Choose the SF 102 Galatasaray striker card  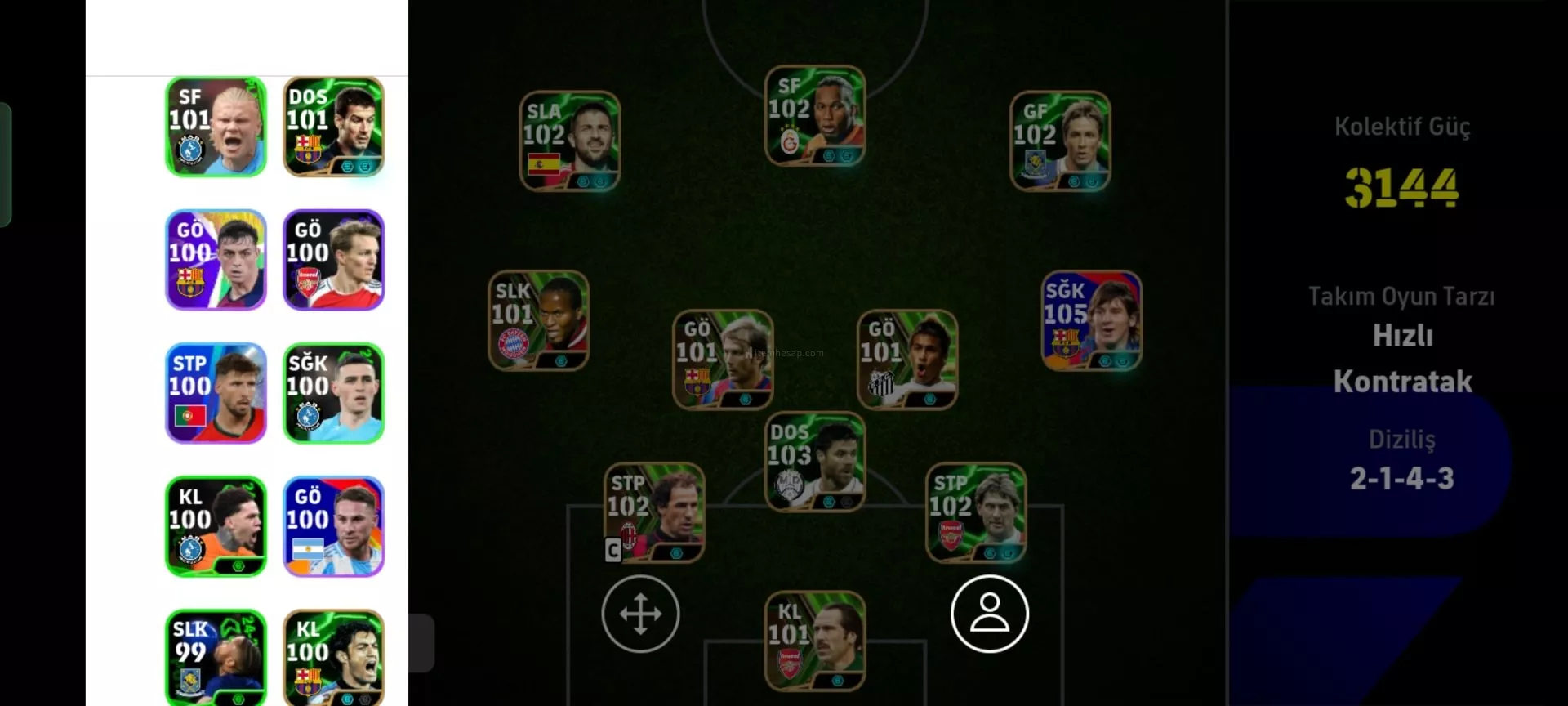814,115
